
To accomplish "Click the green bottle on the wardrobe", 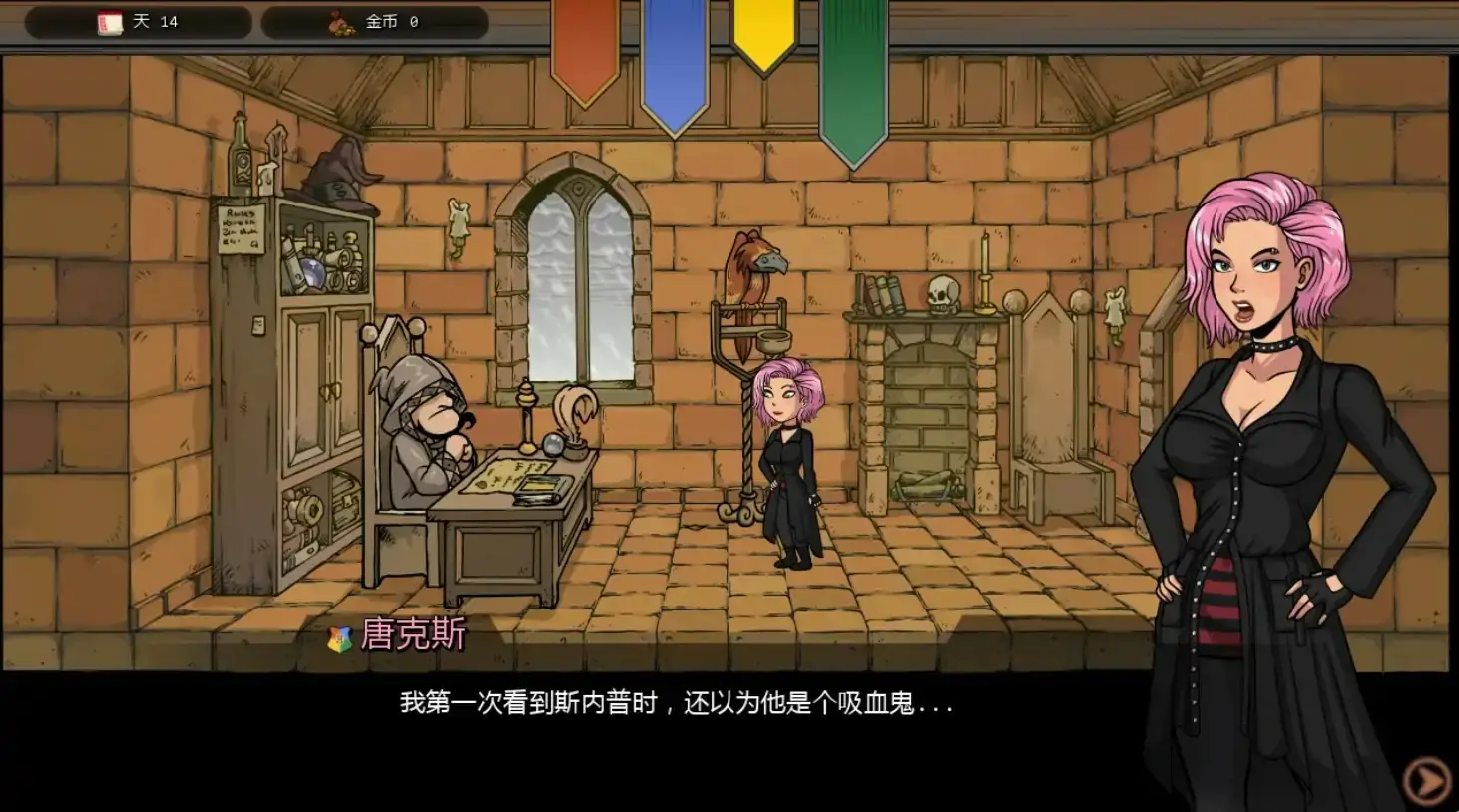I will pos(239,160).
